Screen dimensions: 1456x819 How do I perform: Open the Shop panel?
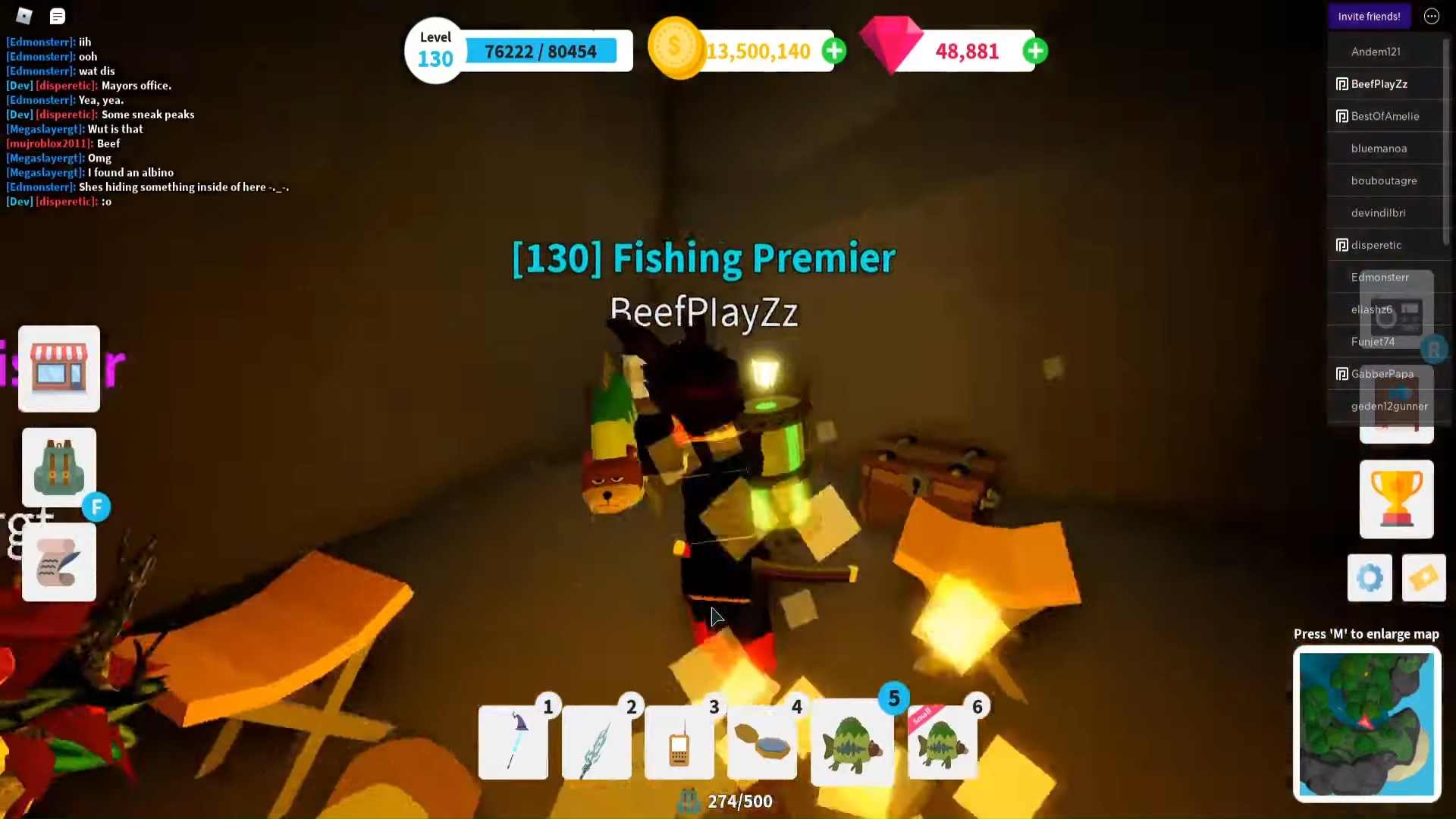coord(58,369)
